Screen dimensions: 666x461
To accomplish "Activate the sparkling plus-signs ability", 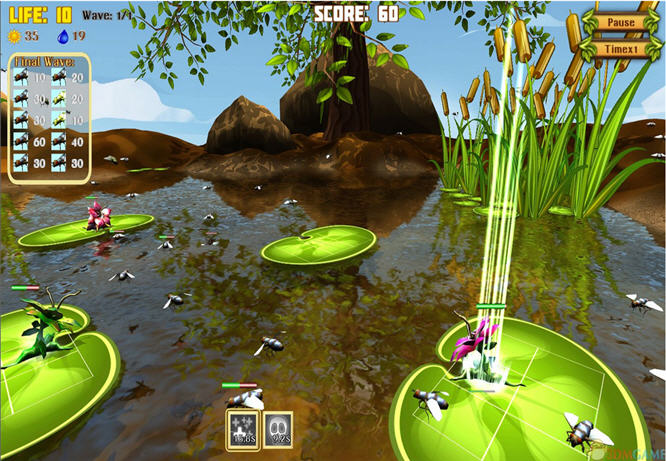I will [x=242, y=427].
